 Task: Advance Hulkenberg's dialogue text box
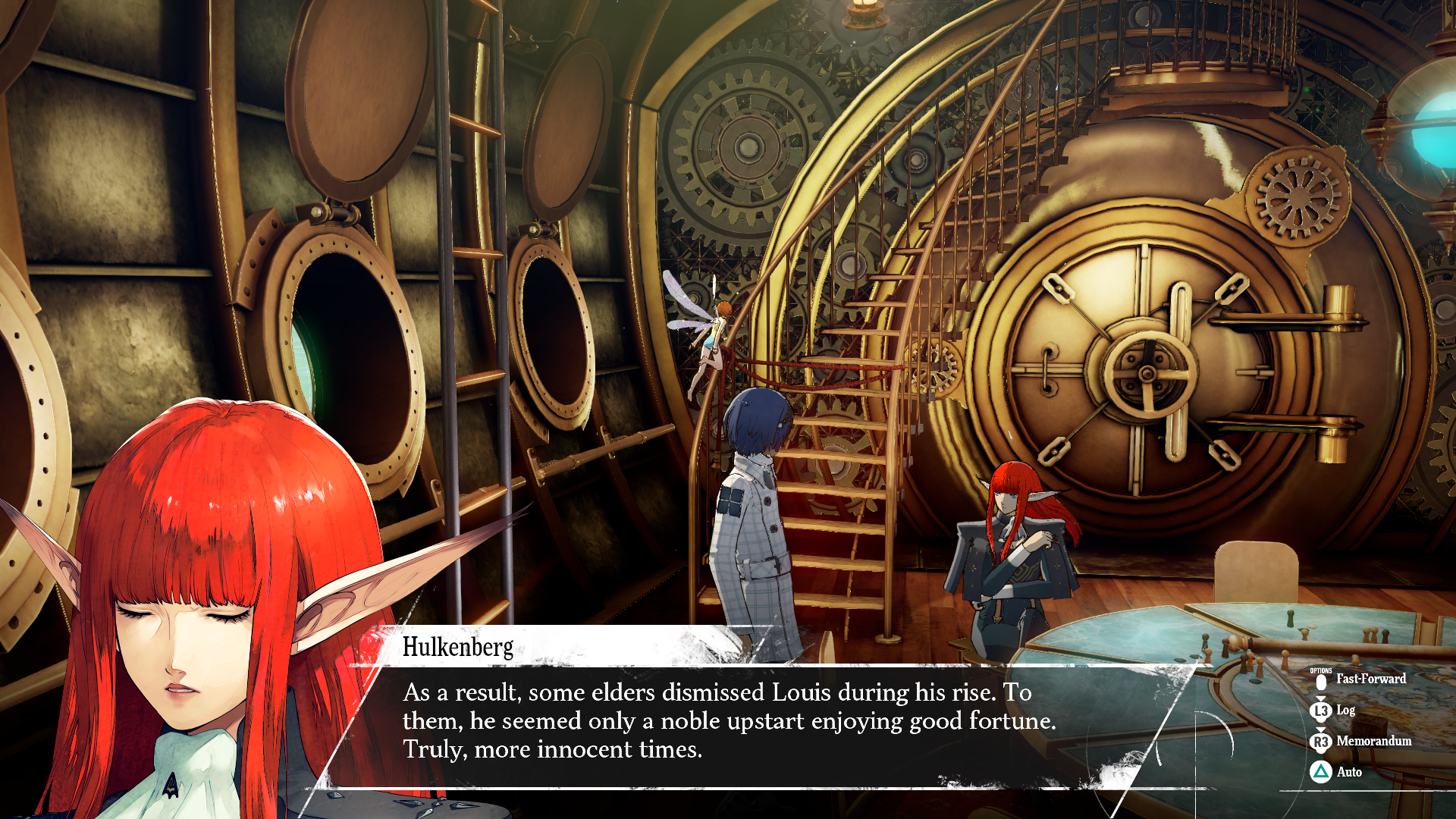pos(728,720)
